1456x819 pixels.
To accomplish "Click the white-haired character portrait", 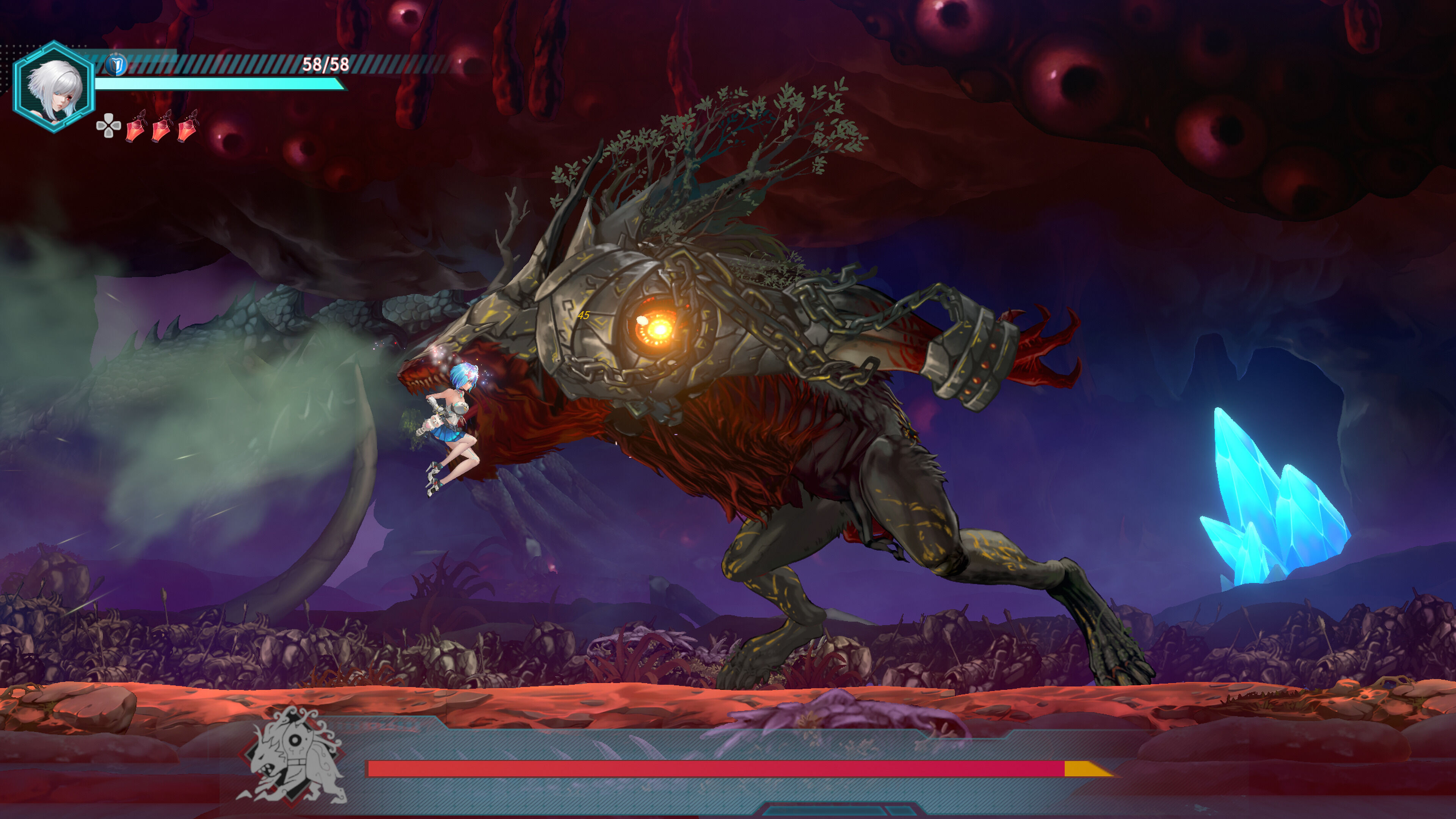I will point(54,88).
